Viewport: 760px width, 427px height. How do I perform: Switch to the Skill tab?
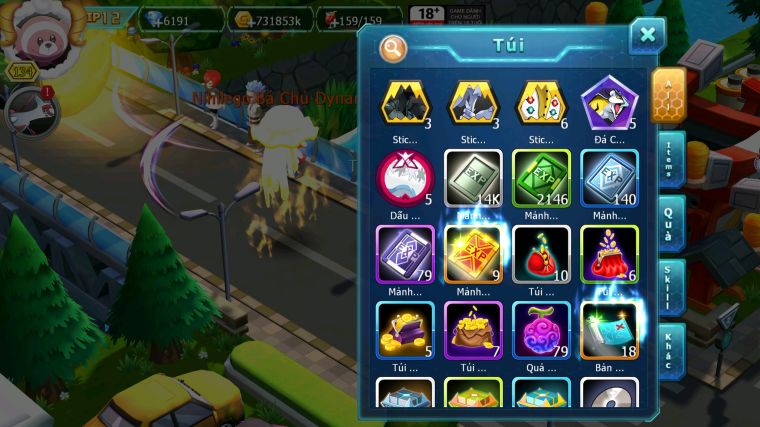point(670,288)
